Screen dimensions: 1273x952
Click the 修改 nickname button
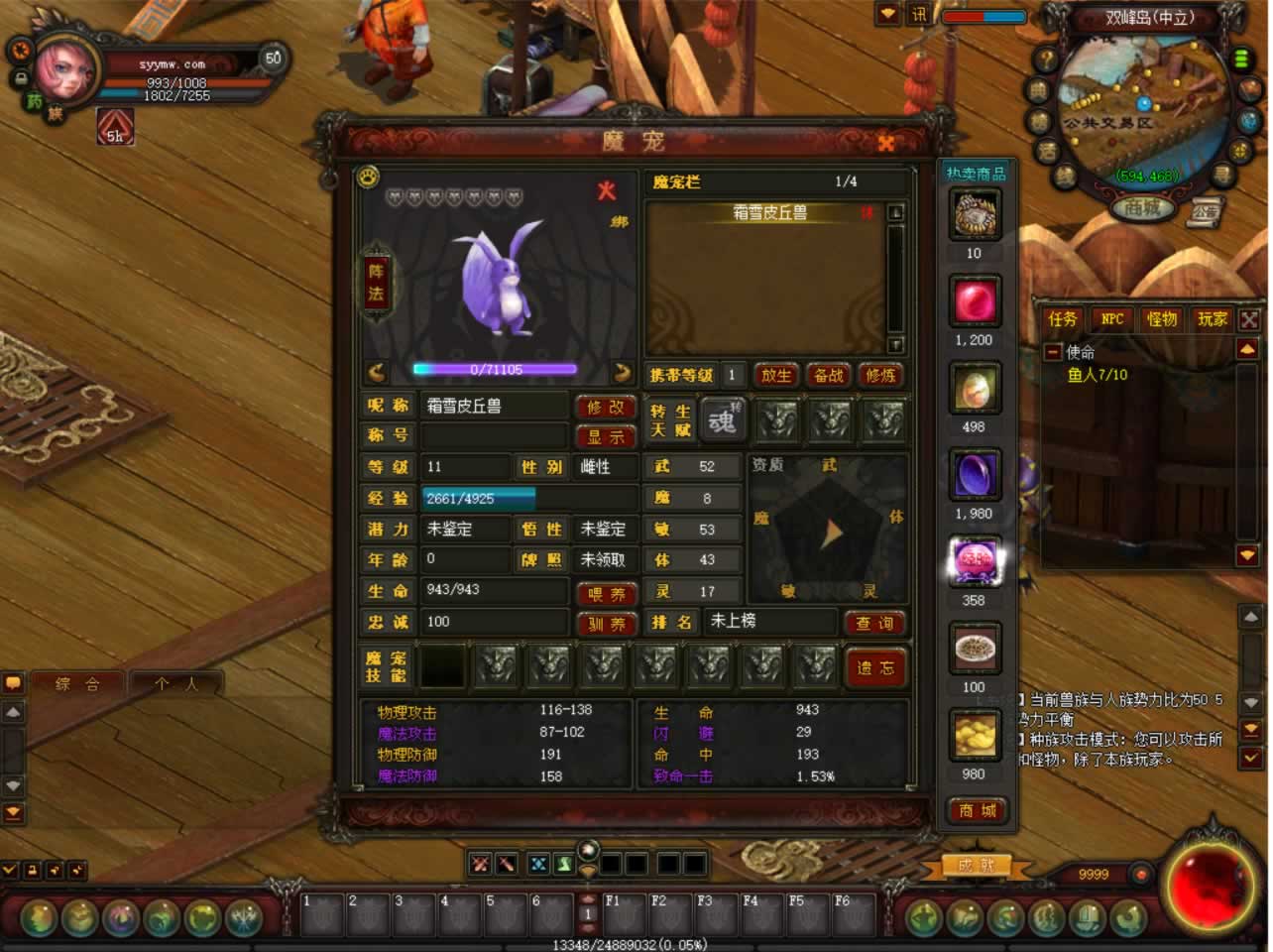click(605, 407)
